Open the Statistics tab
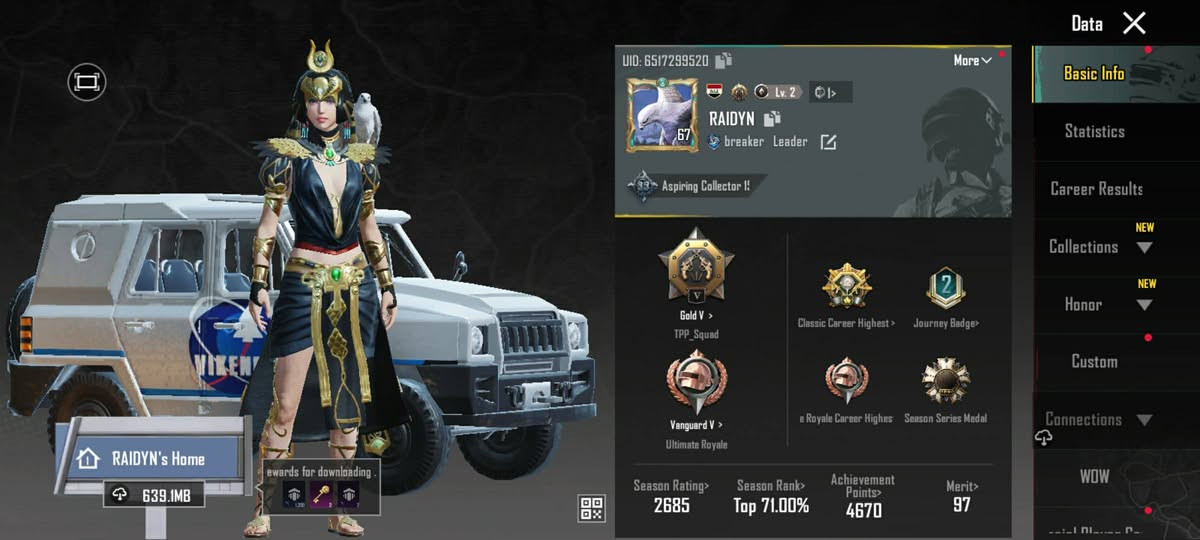The image size is (1200, 540). 1094,131
